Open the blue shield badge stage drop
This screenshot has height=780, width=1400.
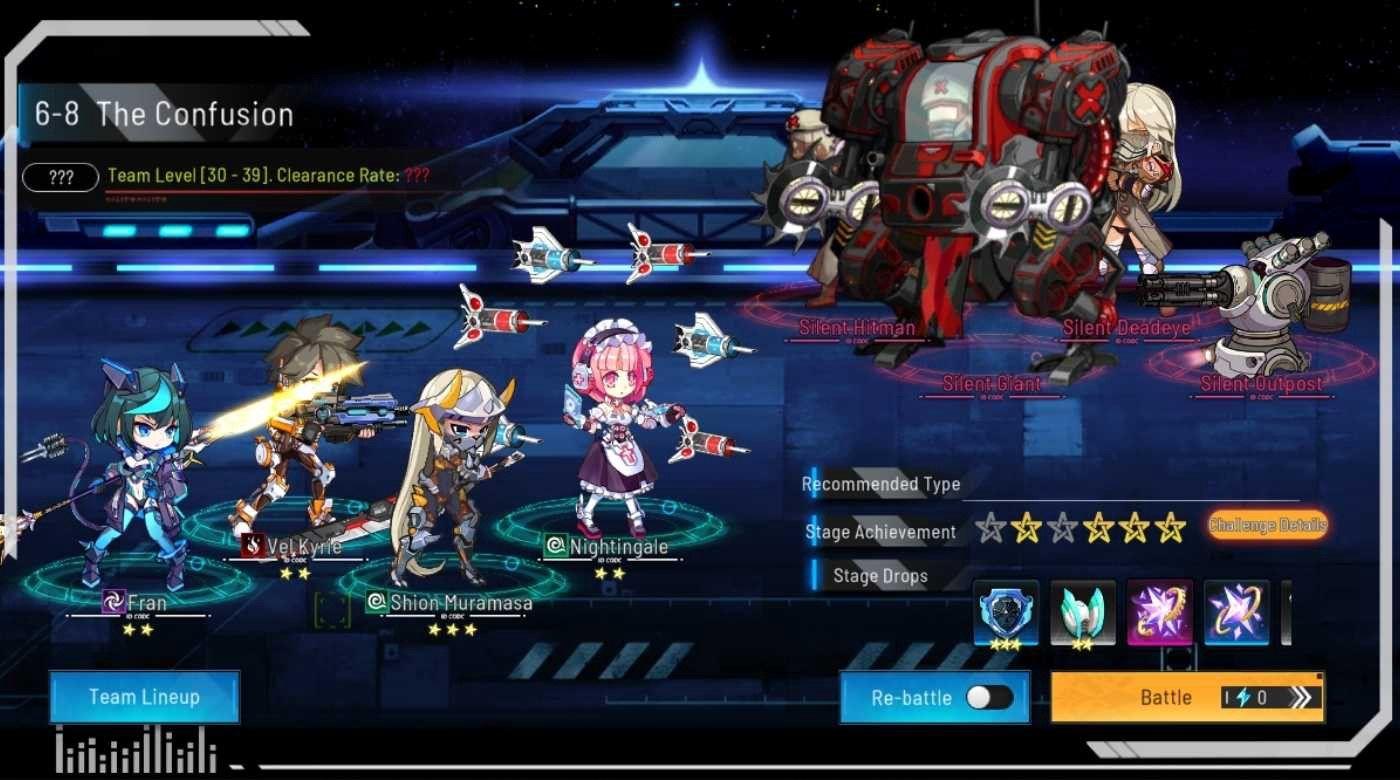click(x=1006, y=614)
